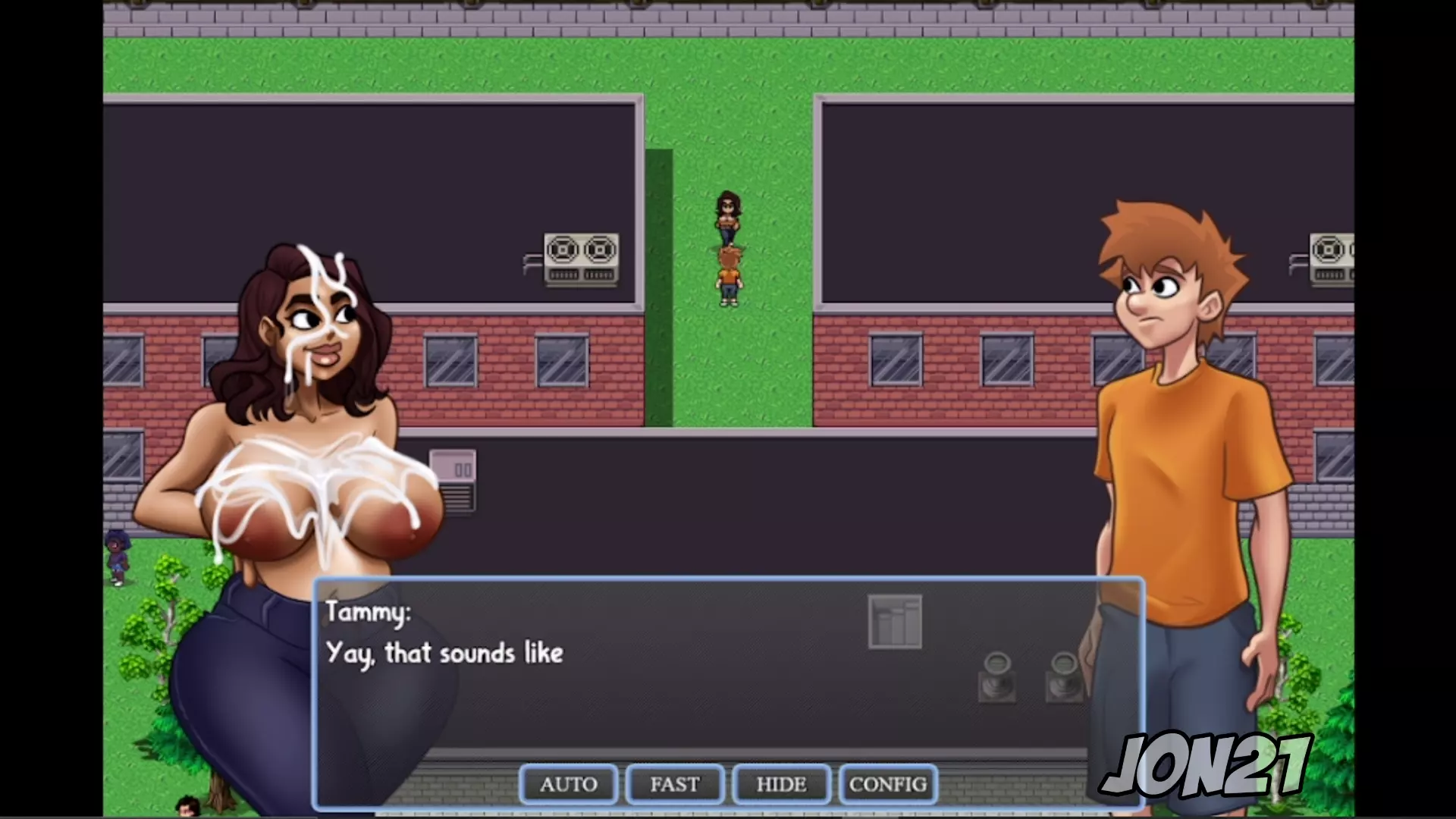Turn on FAST text mode
1456x819 pixels.
point(675,784)
